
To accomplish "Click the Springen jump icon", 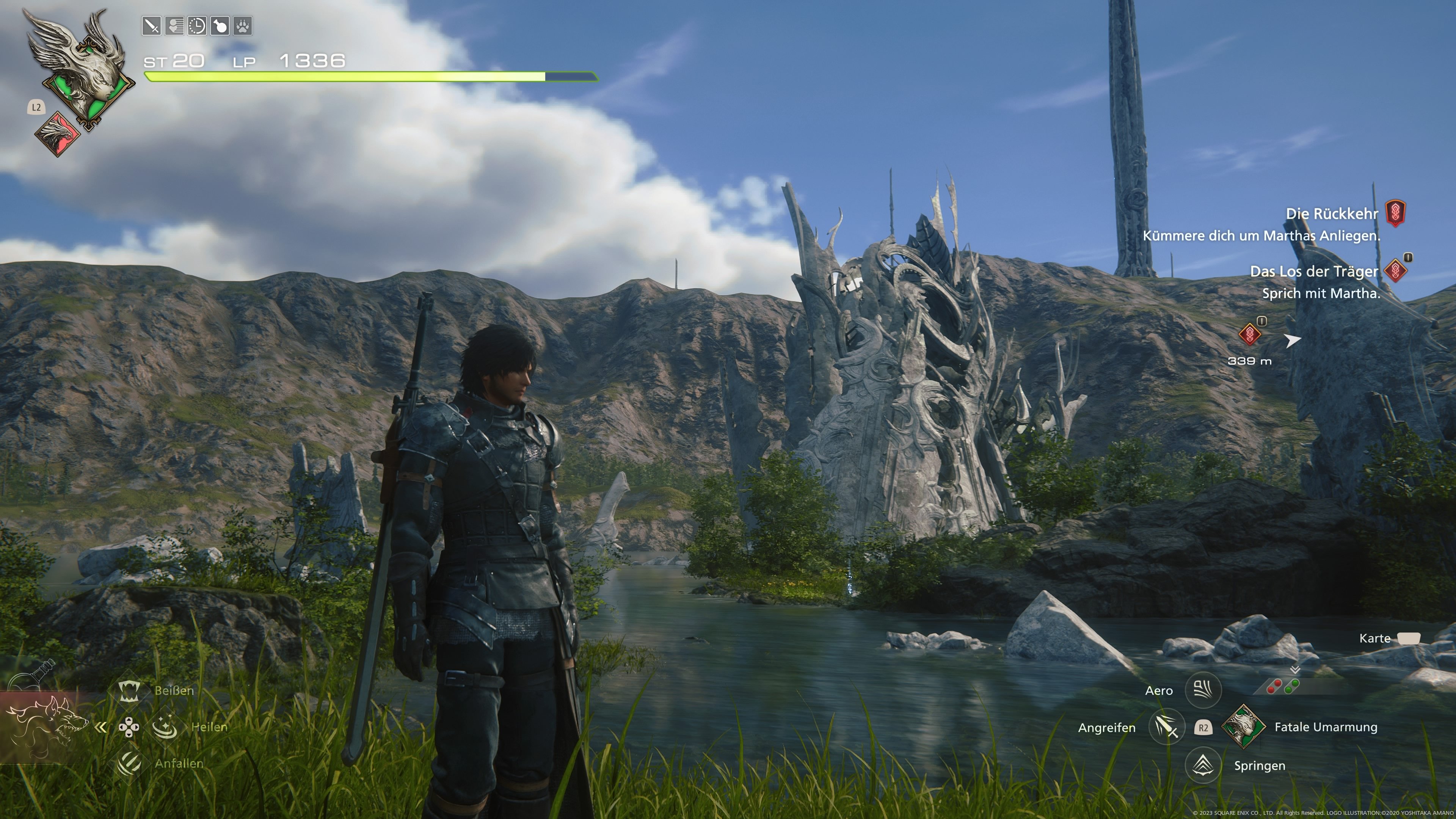I will (1203, 765).
